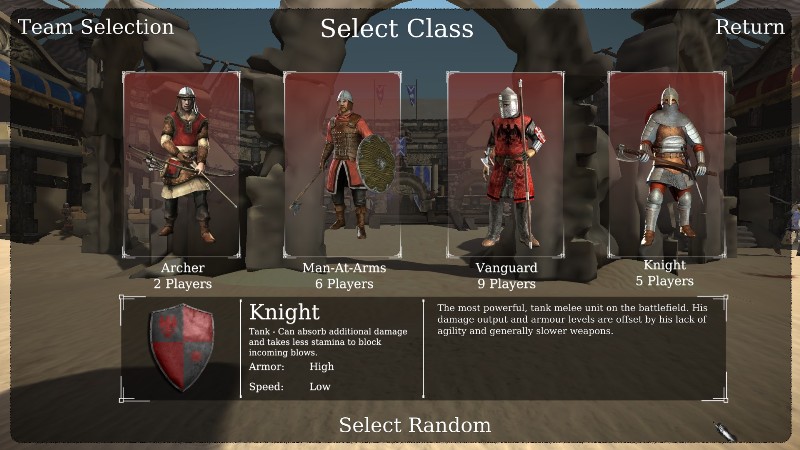Viewport: 800px width, 450px height.
Task: Go back to Team Selection
Action: 96,27
